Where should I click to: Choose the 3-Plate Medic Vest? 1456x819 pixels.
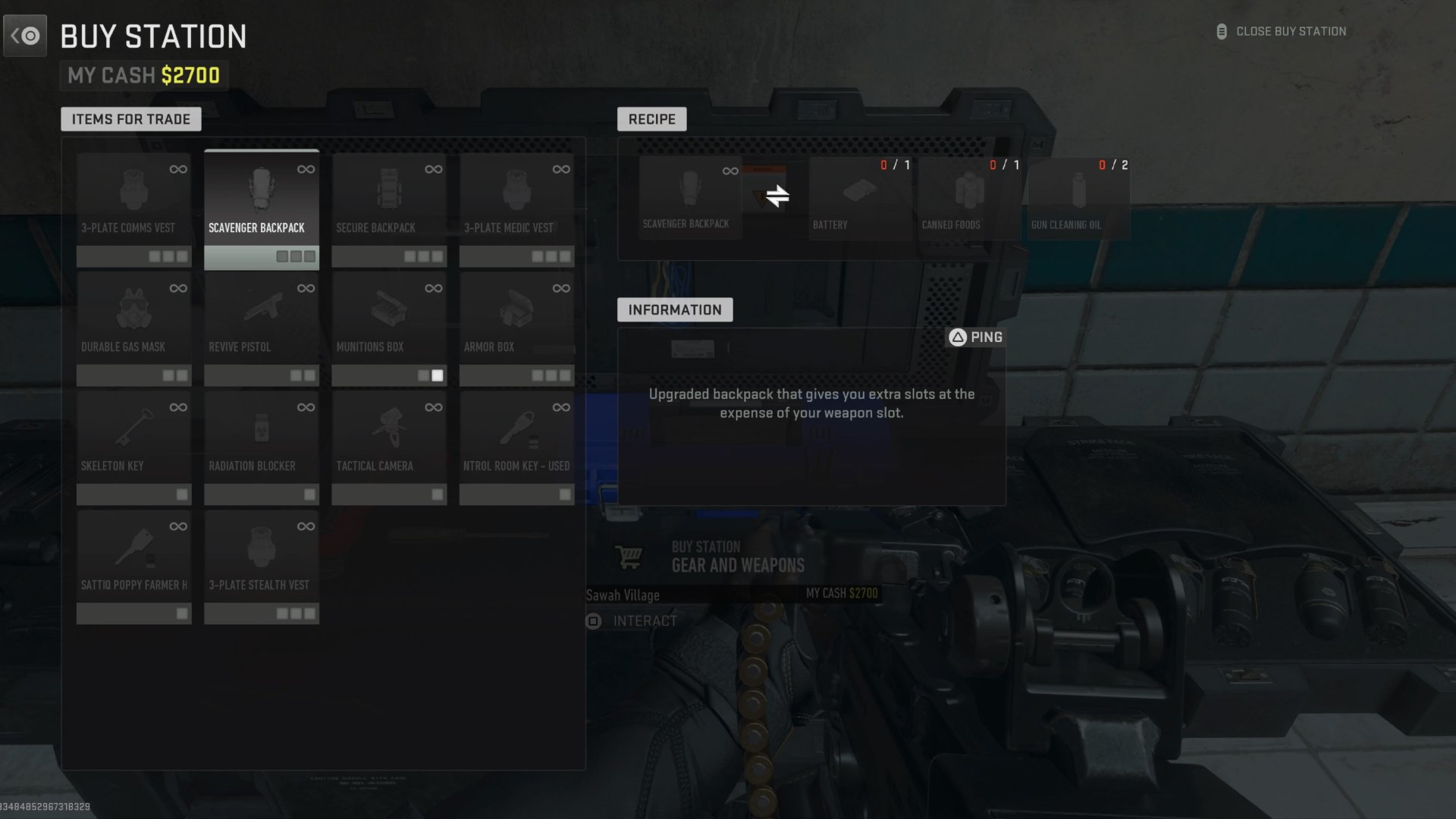point(516,205)
